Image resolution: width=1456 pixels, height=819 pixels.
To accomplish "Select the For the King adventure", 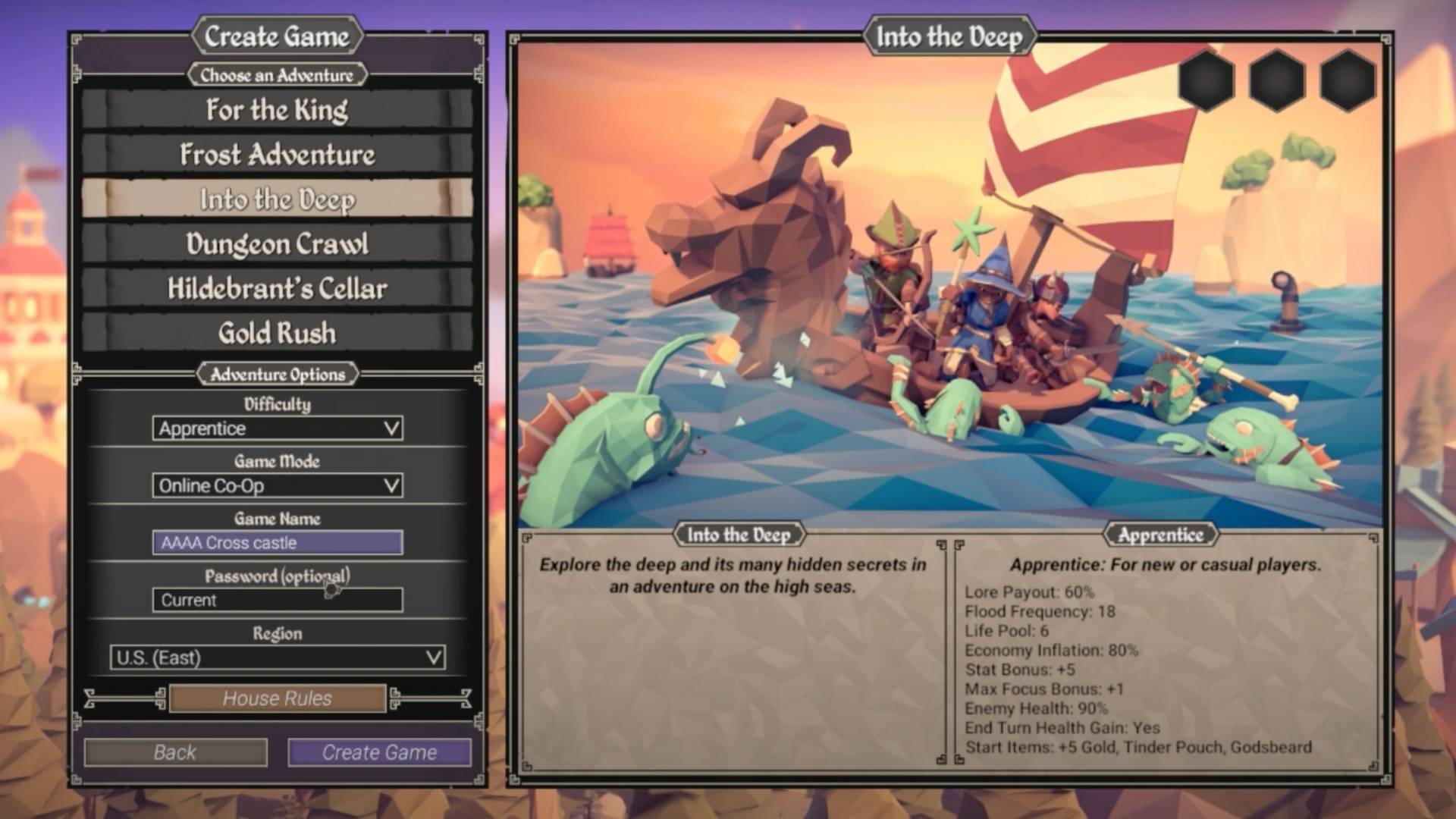I will click(277, 110).
